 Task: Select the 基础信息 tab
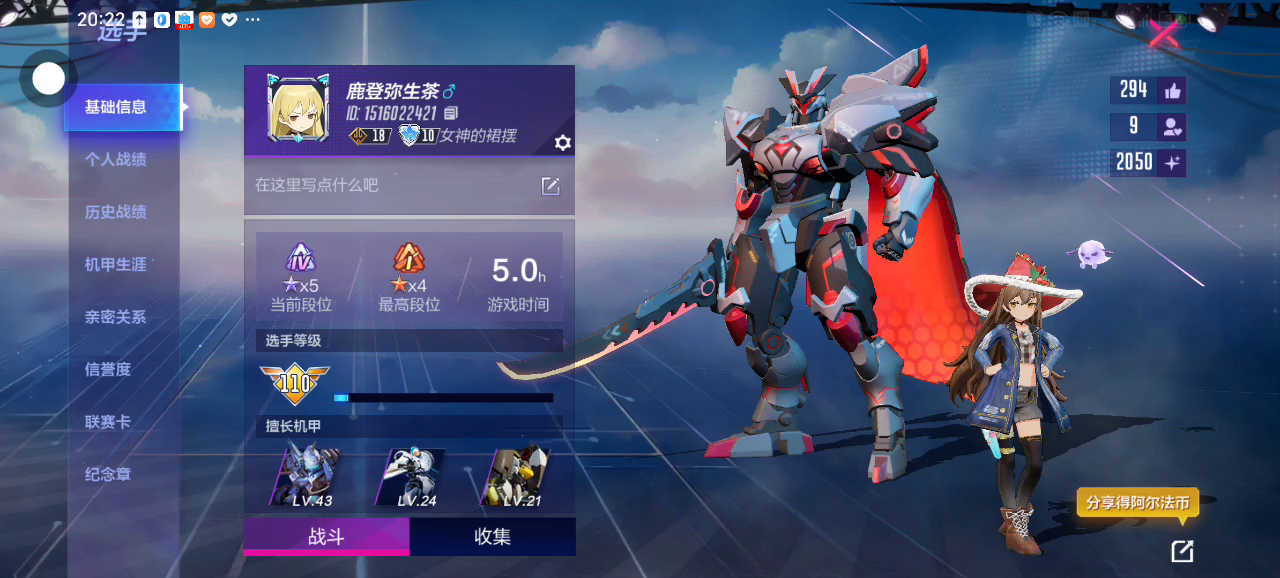(x=118, y=107)
